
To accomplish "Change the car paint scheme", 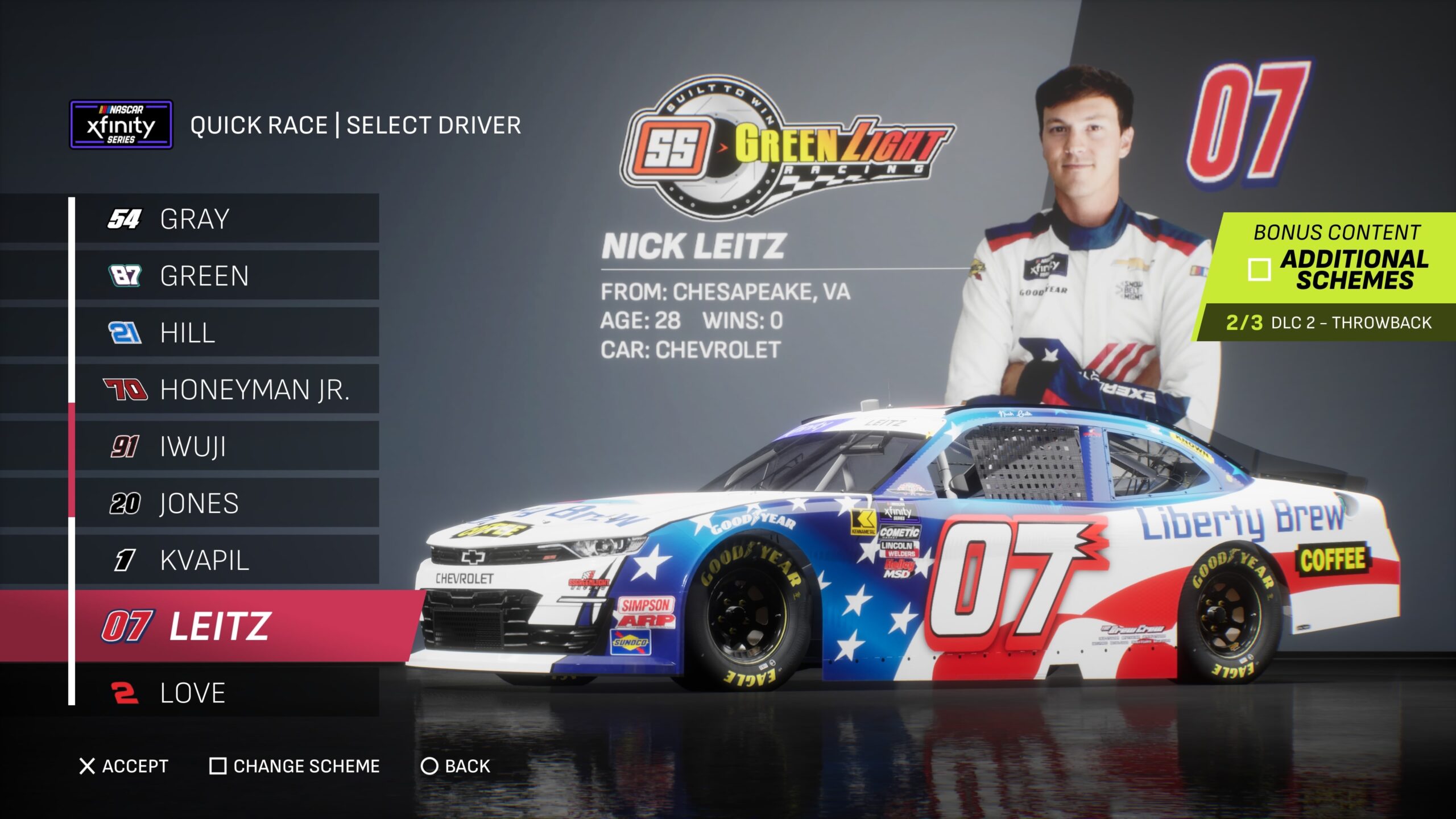I will [x=295, y=766].
